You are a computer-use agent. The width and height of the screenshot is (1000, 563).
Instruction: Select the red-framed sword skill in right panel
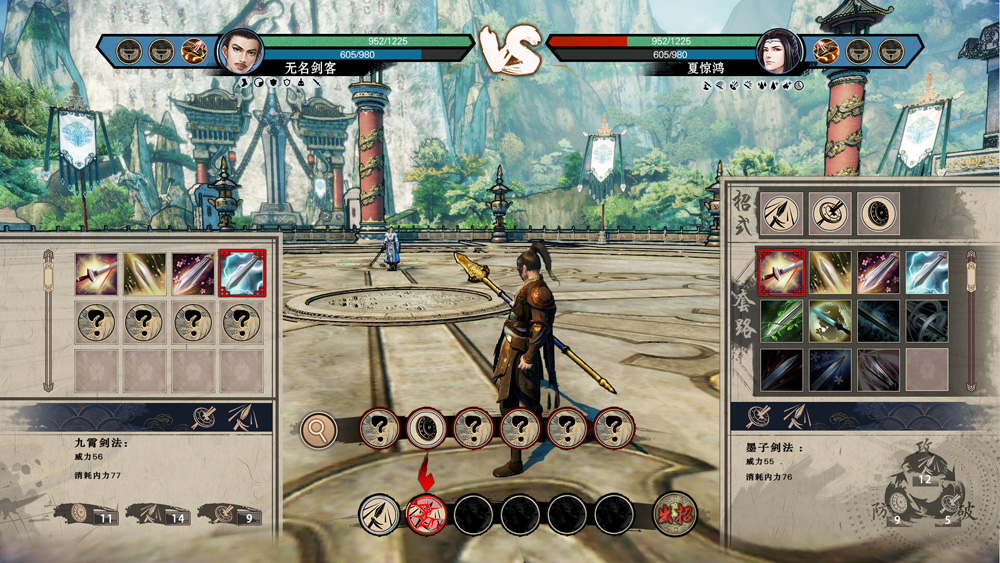point(781,272)
